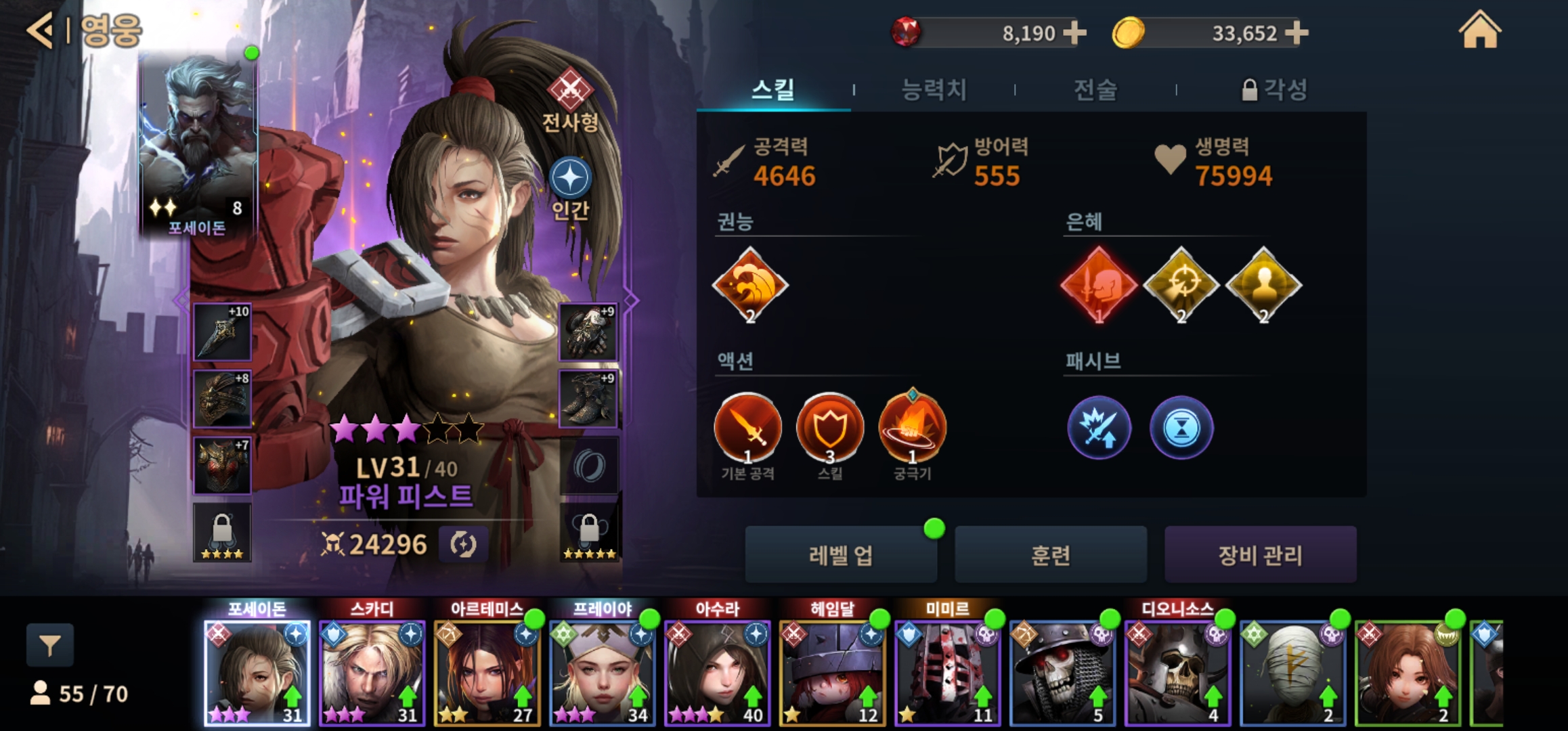The image size is (1568, 731).
Task: Go back from the 영웅 screen
Action: 39,30
